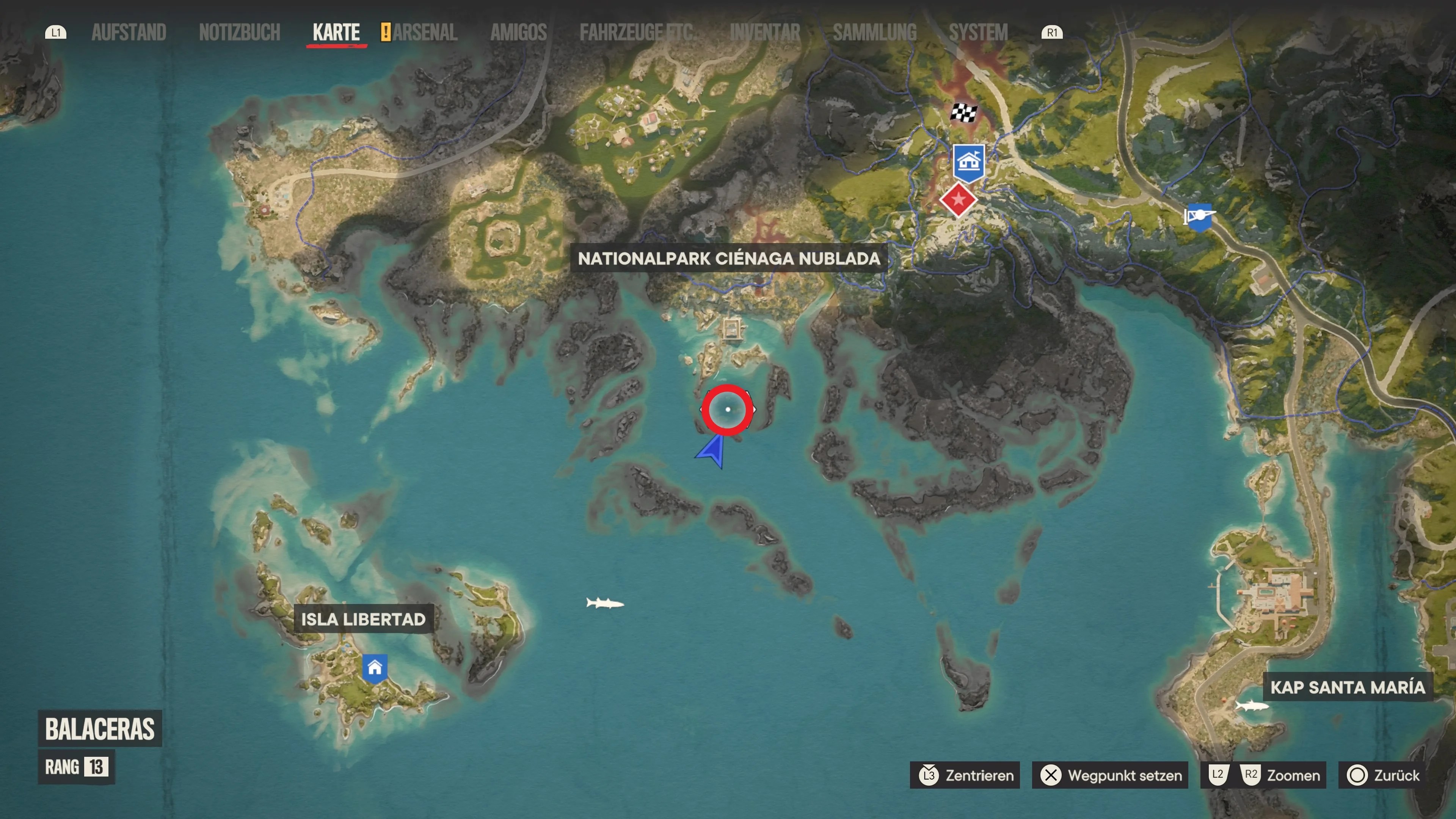Screen dimensions: 1456x819
Task: Select the System menu entry
Action: [978, 31]
